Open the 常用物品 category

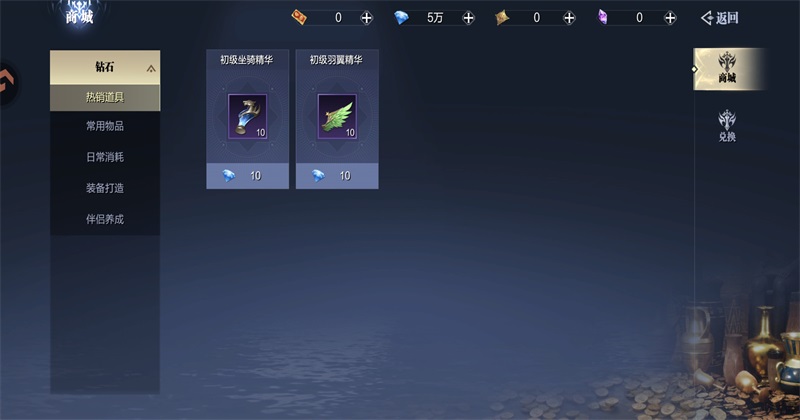click(x=105, y=127)
